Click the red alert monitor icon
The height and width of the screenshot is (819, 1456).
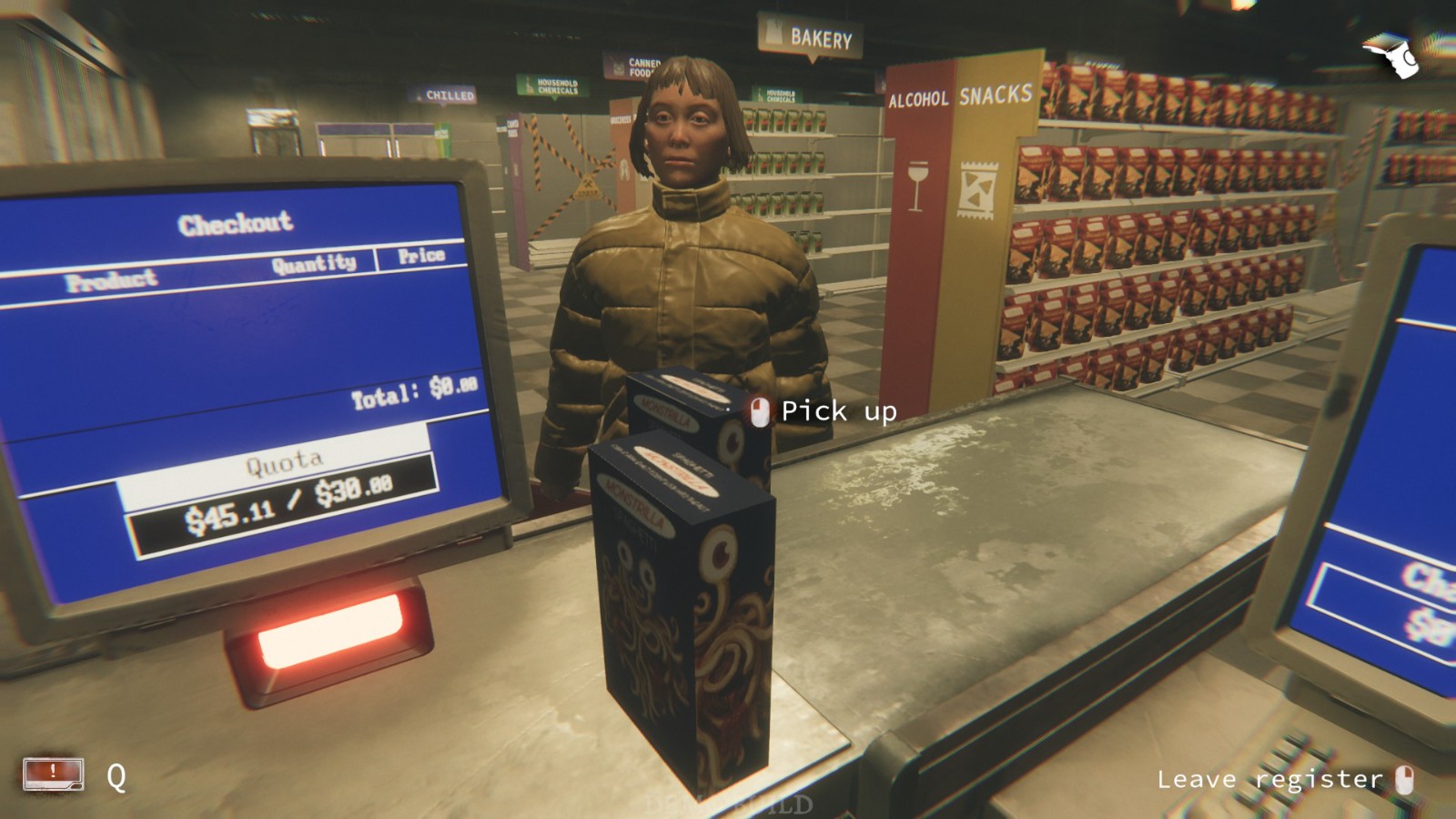click(x=54, y=774)
